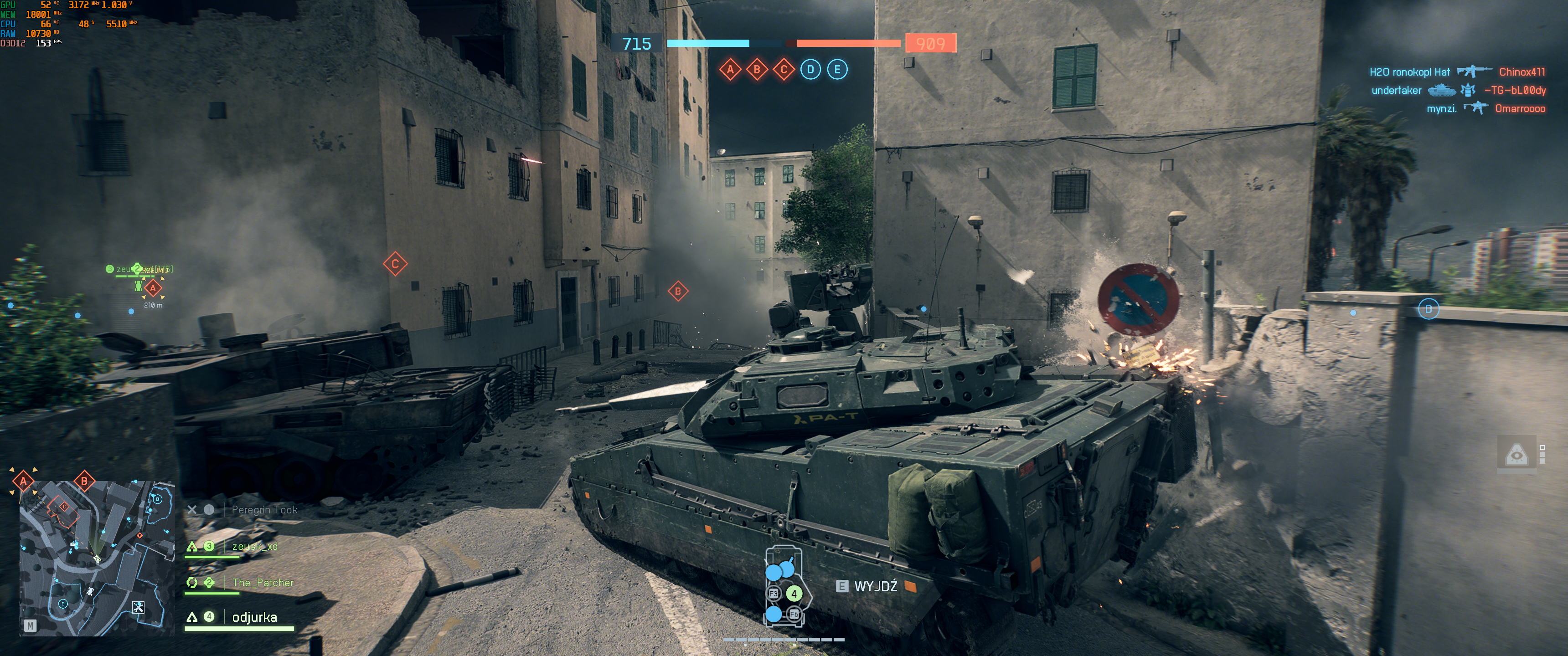The height and width of the screenshot is (656, 1568).
Task: Select objective E in the top capture bar
Action: point(837,69)
